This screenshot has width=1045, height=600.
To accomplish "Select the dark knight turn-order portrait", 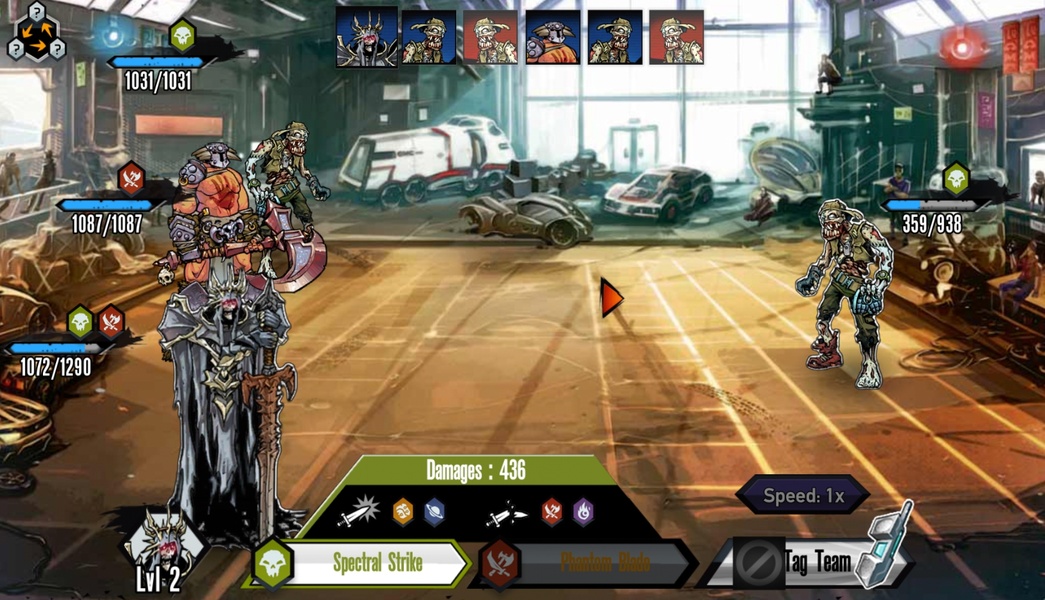I will [366, 38].
